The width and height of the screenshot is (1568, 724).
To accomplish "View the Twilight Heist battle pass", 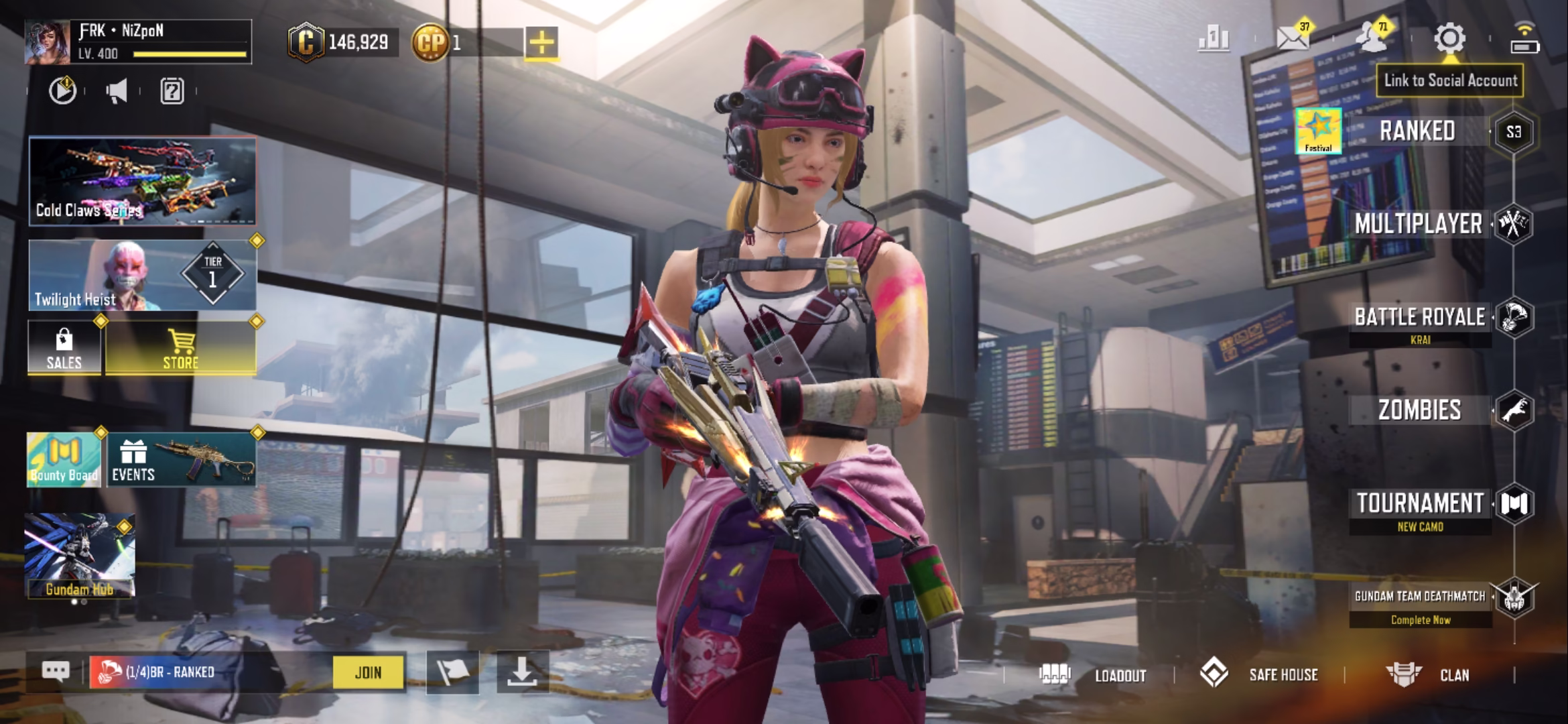I will (142, 276).
